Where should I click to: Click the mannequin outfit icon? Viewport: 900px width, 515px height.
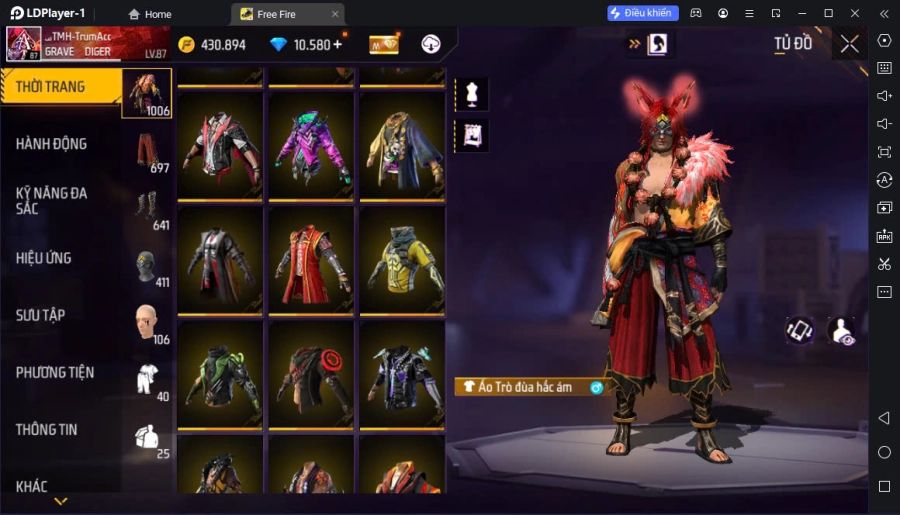(x=471, y=95)
